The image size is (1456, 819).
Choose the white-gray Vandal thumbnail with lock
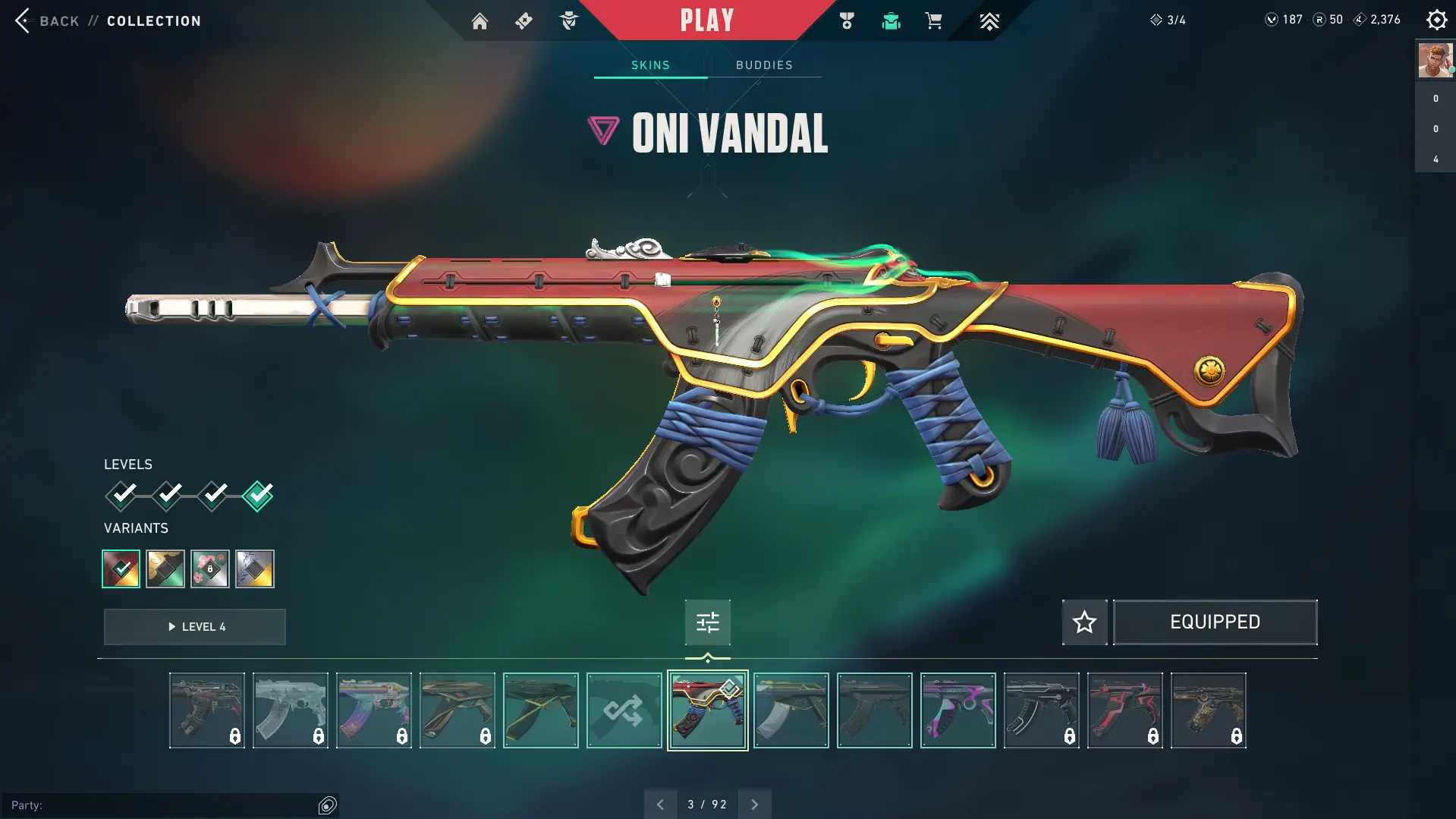[x=290, y=710]
